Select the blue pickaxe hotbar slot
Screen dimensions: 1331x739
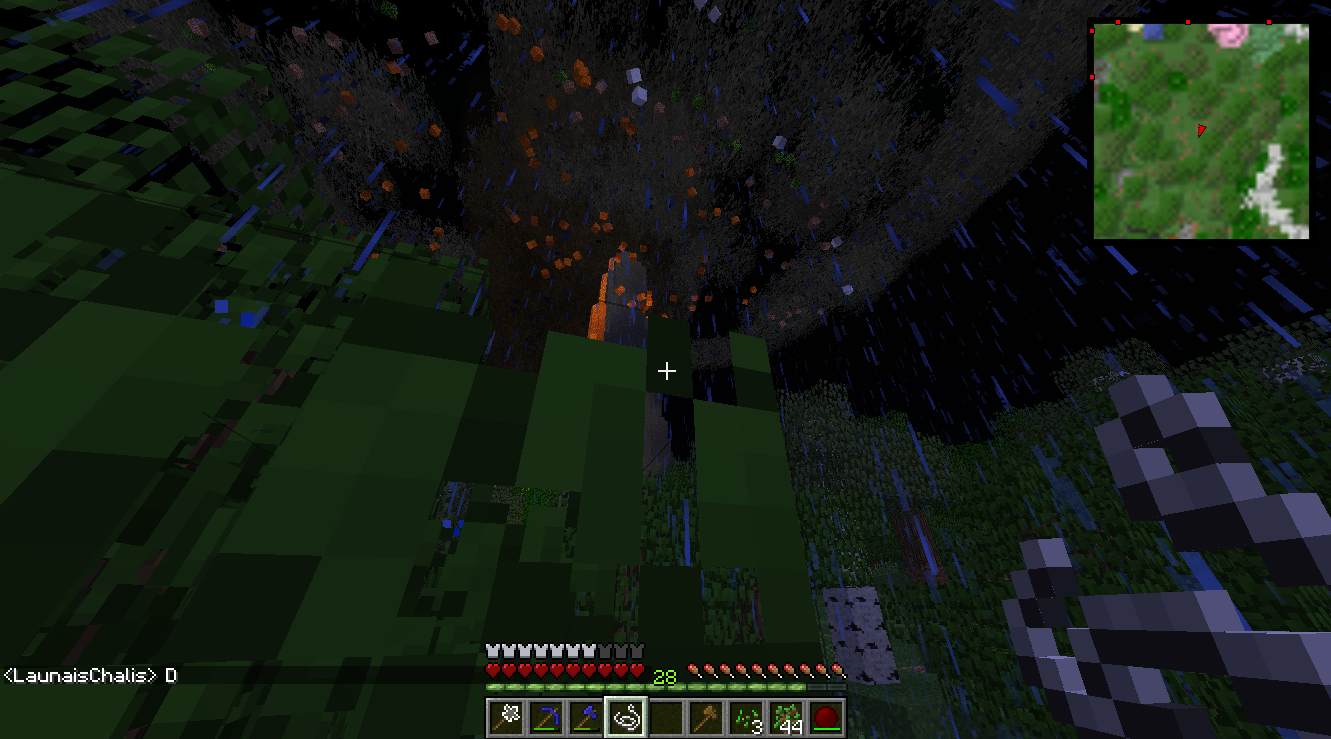click(547, 717)
